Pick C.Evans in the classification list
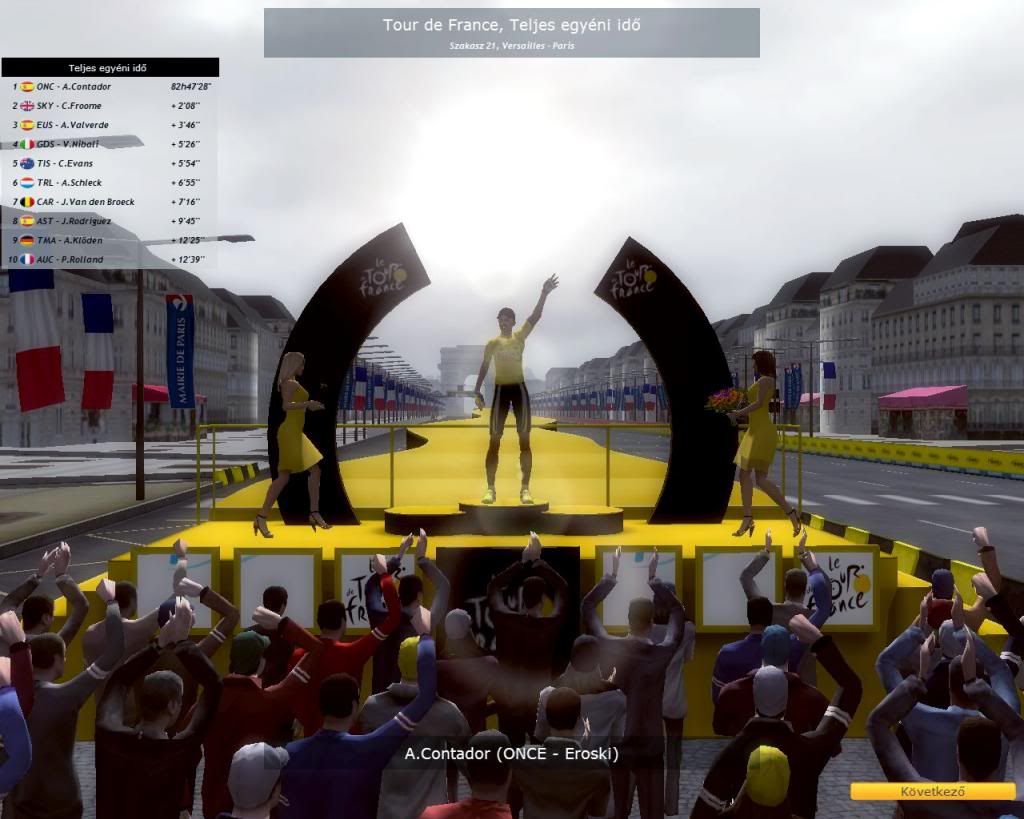Image resolution: width=1024 pixels, height=819 pixels. click(x=108, y=163)
